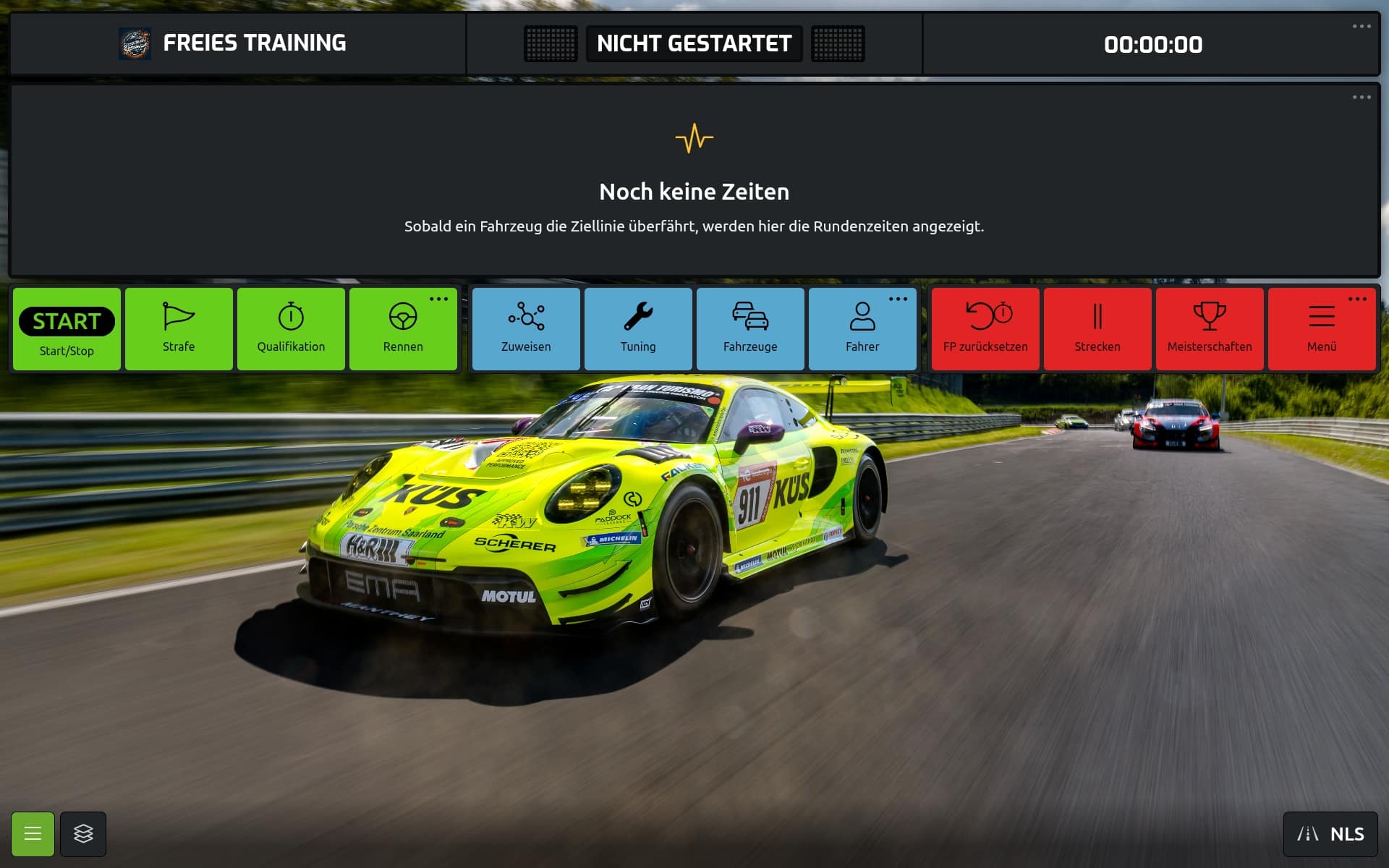Viewport: 1389px width, 868px height.
Task: Open the Strecken tracks screen
Action: coord(1097,329)
